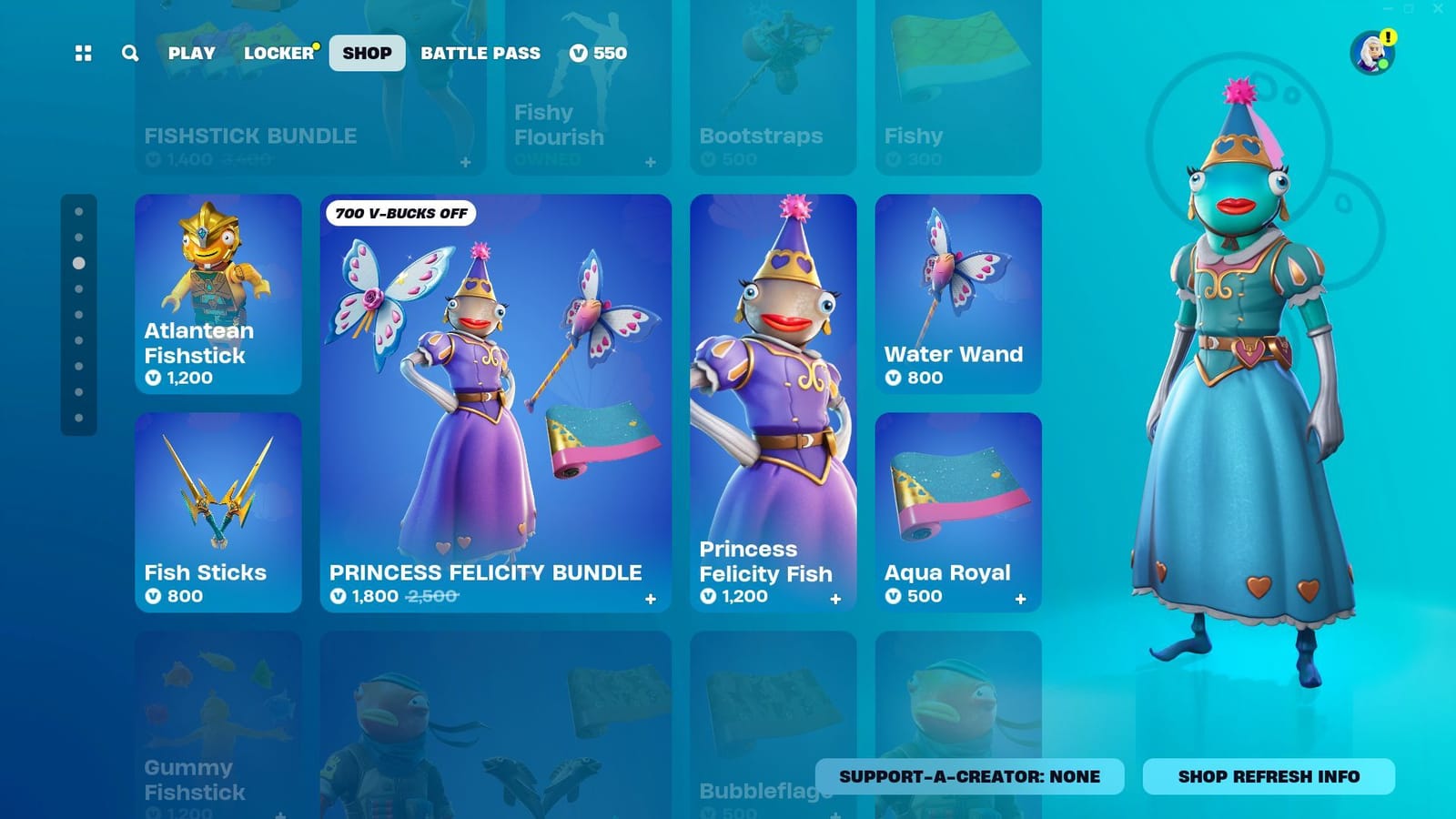
Task: Open SHOP REFRESH INFO
Action: pyautogui.click(x=1268, y=777)
